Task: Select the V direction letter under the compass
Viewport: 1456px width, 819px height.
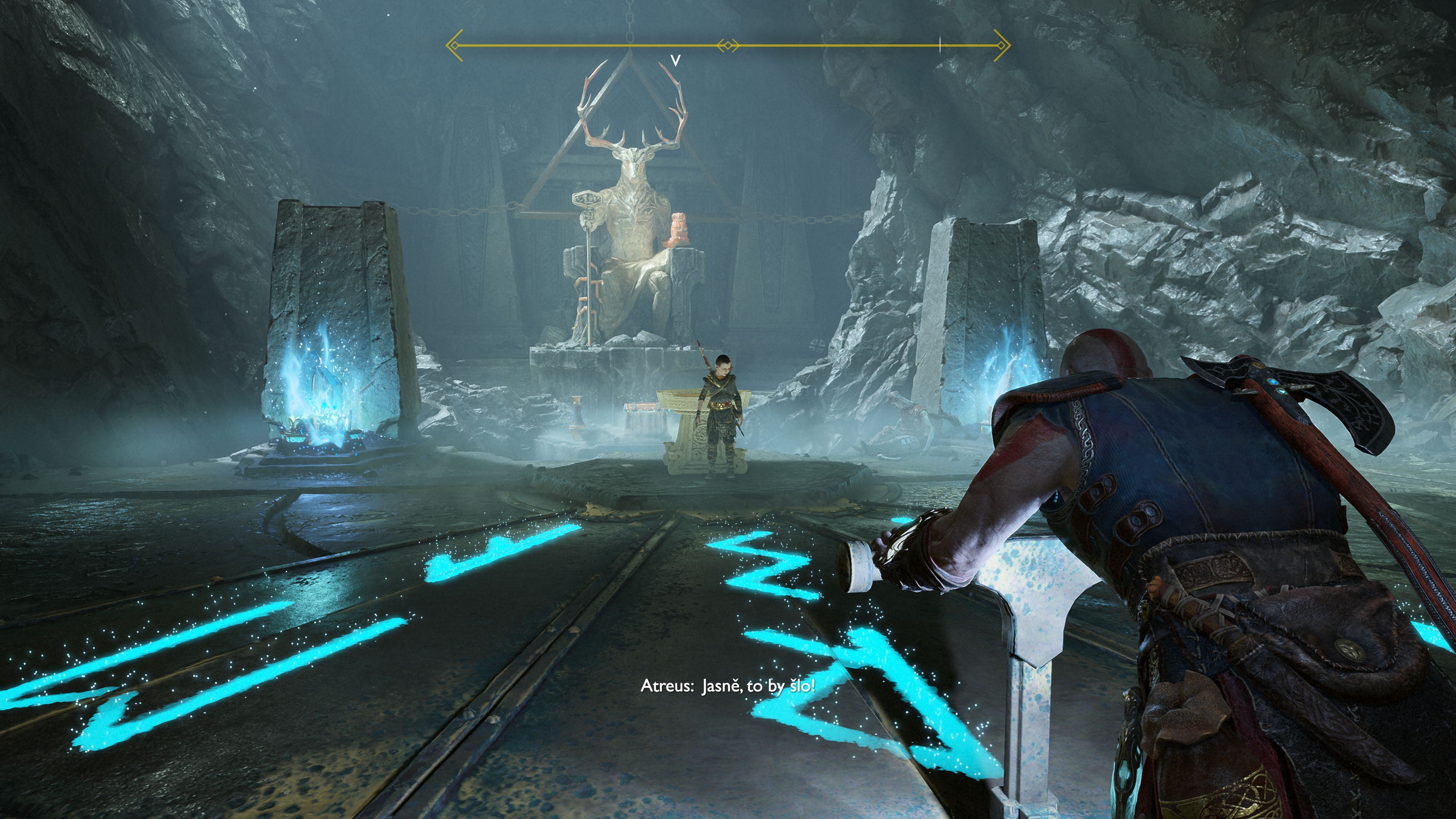Action: click(675, 61)
